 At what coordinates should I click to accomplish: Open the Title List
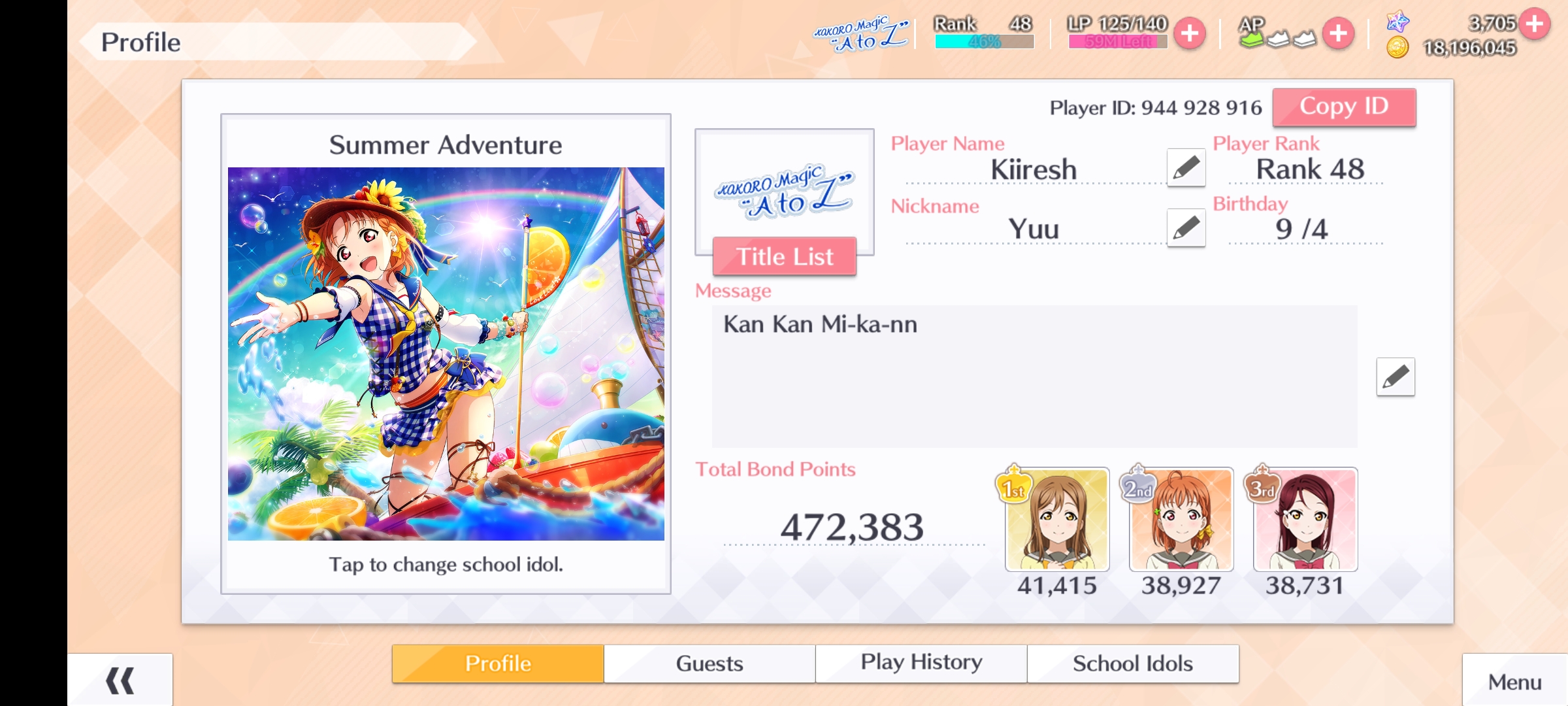(x=784, y=256)
